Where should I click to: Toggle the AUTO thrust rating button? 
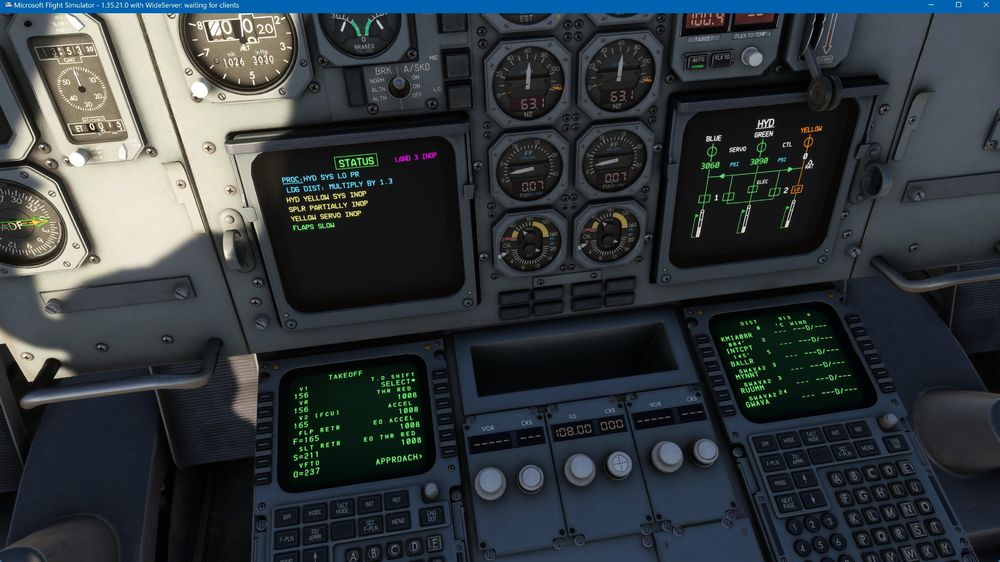(697, 61)
